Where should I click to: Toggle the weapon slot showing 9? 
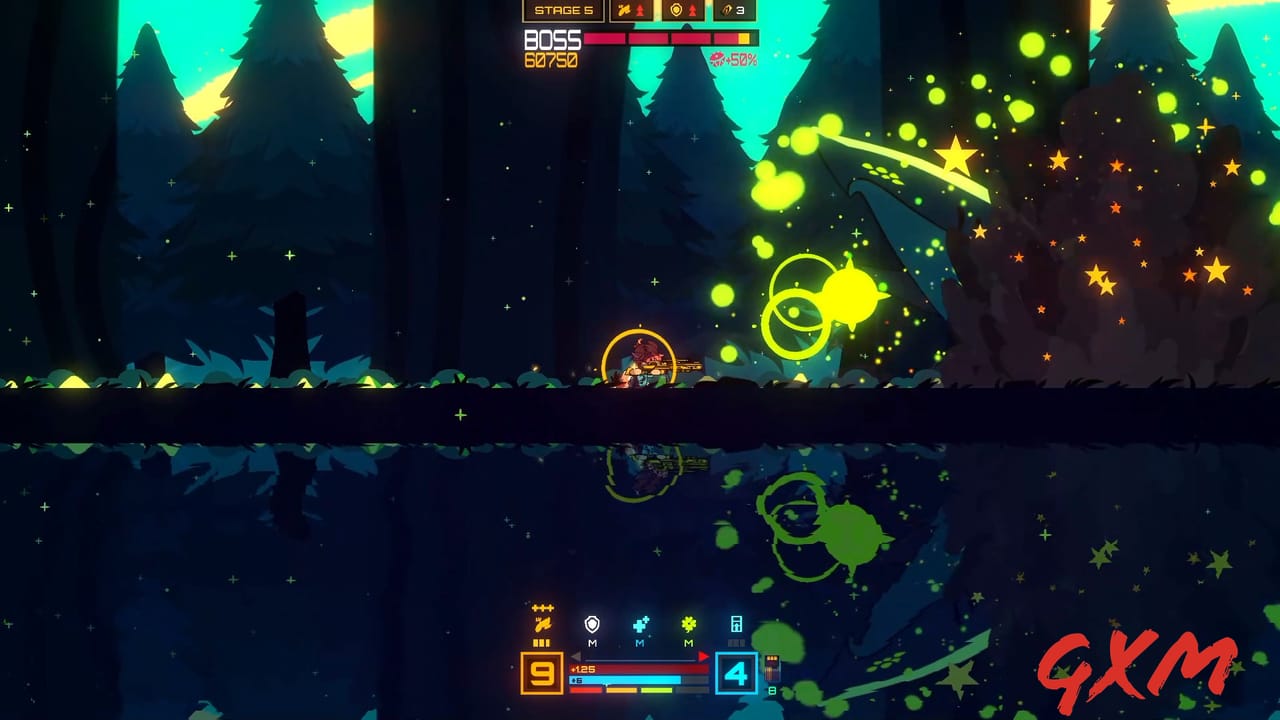[541, 673]
